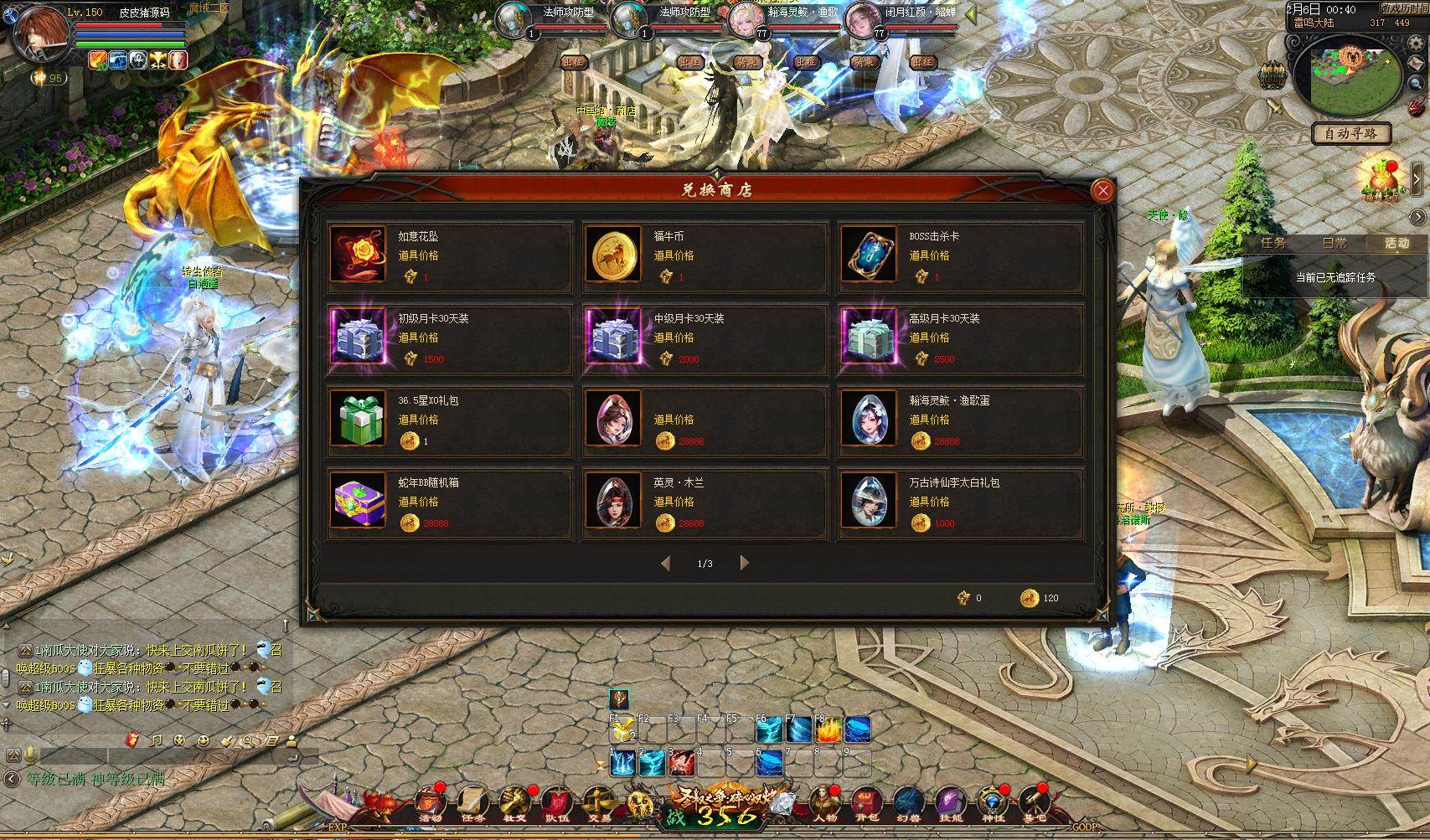Go to next shop page with right arrow
The height and width of the screenshot is (840, 1430).
[x=745, y=563]
